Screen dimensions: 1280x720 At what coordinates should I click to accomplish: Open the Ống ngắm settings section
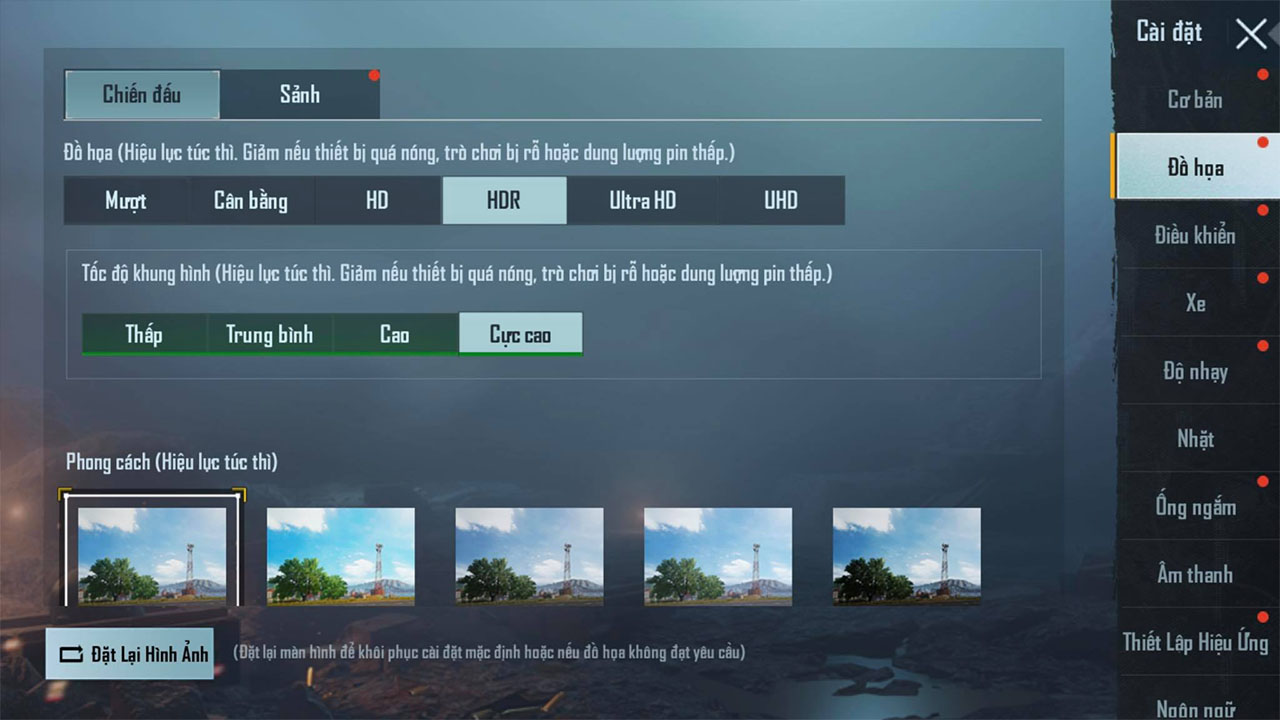click(x=1197, y=507)
